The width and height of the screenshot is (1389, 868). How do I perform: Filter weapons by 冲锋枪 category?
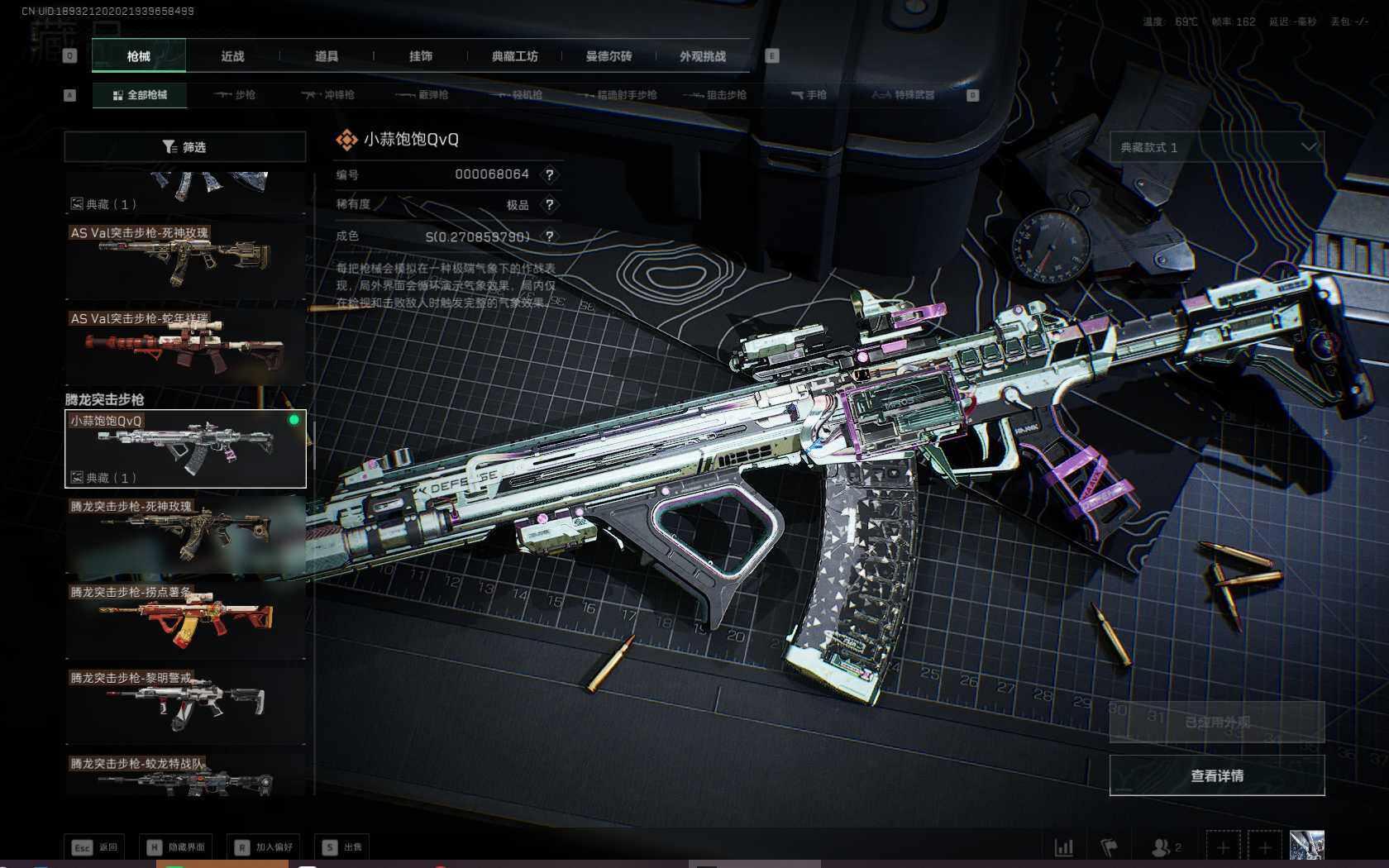pyautogui.click(x=328, y=95)
